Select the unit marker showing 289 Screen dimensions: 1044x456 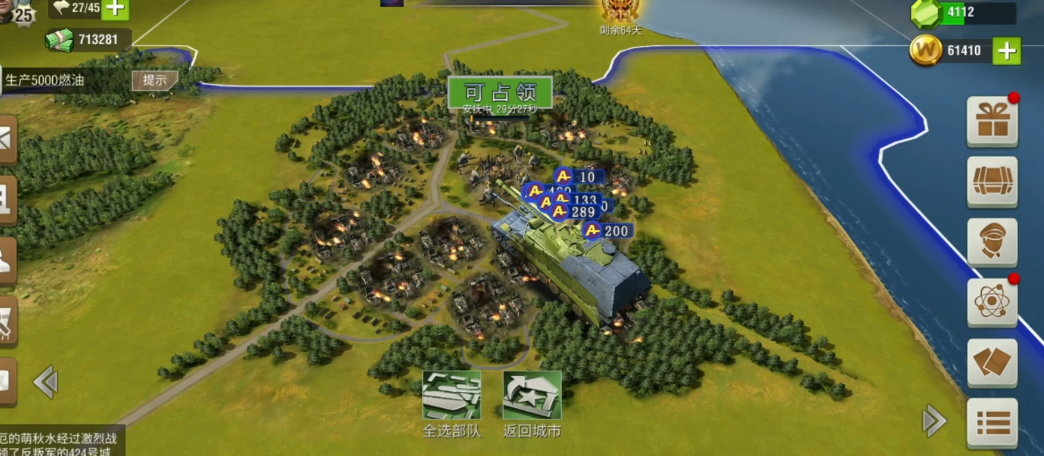point(574,212)
